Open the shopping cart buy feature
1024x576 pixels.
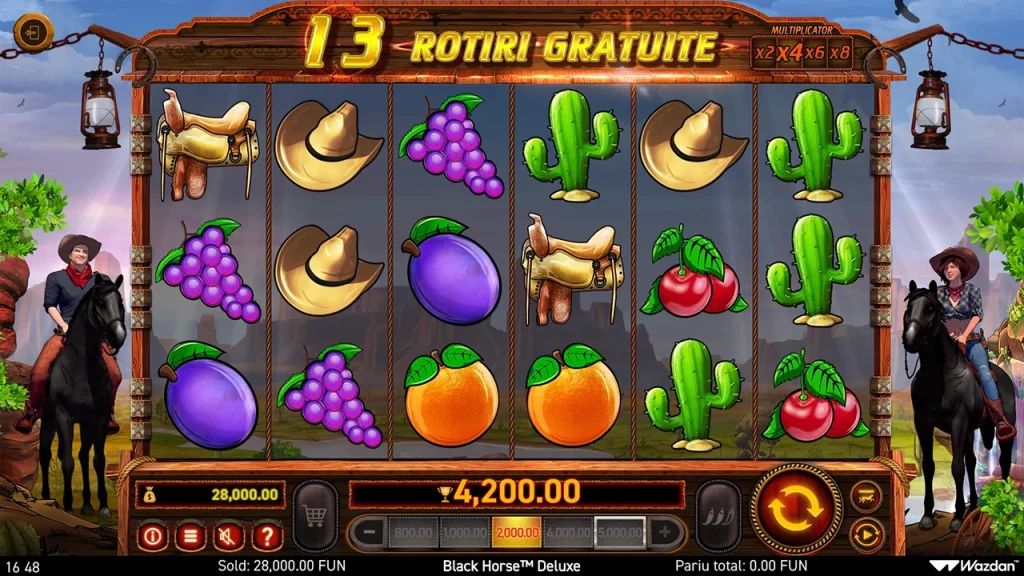pyautogui.click(x=315, y=516)
